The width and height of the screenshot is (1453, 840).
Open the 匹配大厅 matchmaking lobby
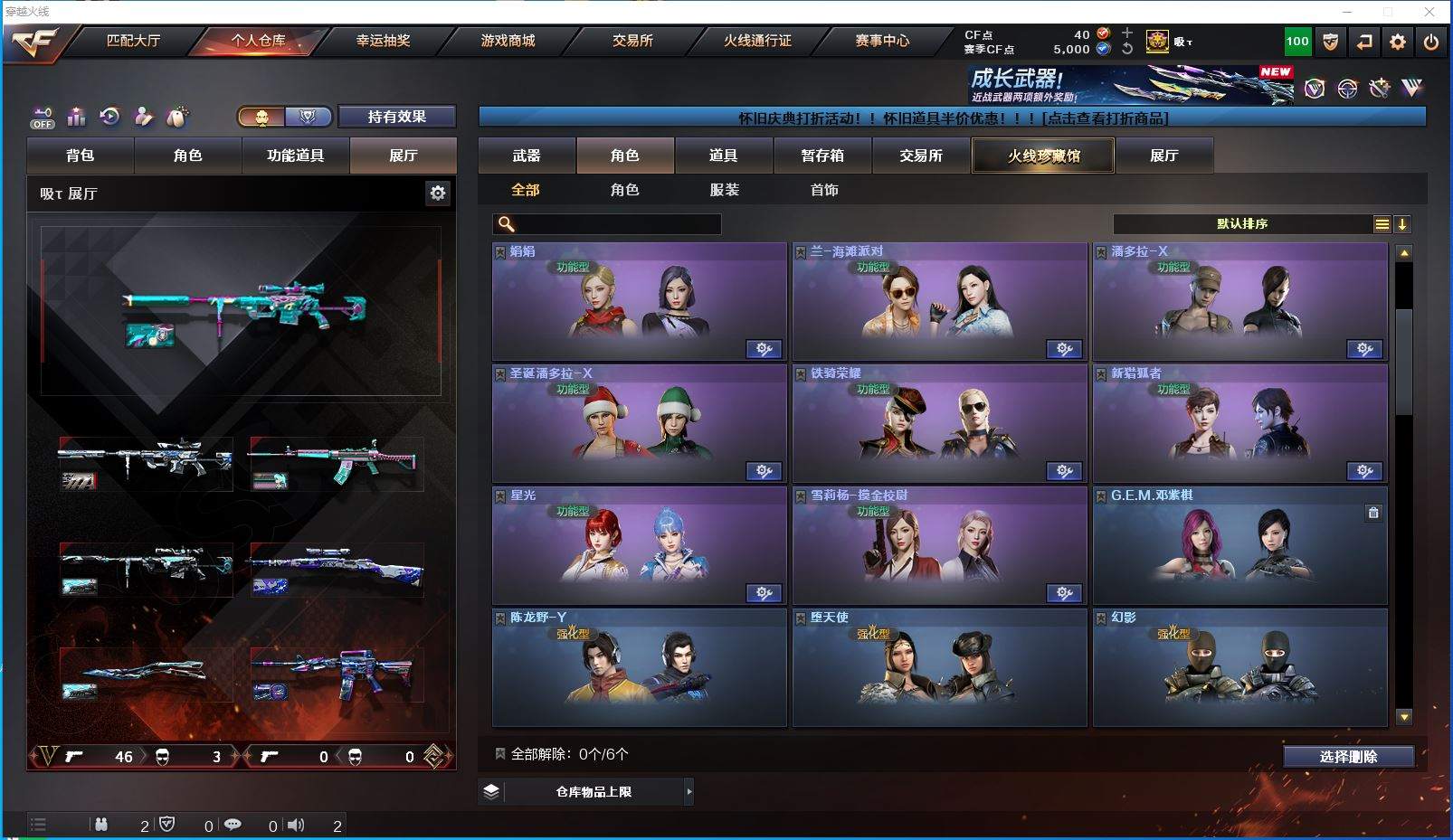[x=133, y=41]
